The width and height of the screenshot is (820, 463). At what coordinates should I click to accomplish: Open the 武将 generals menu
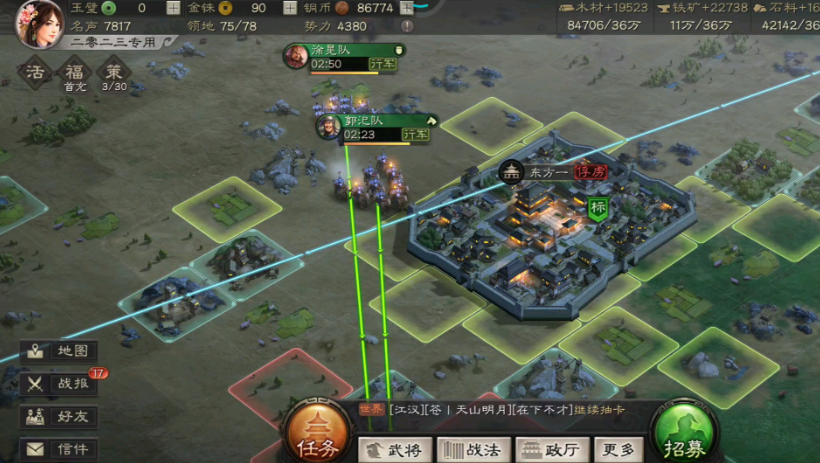pos(396,450)
